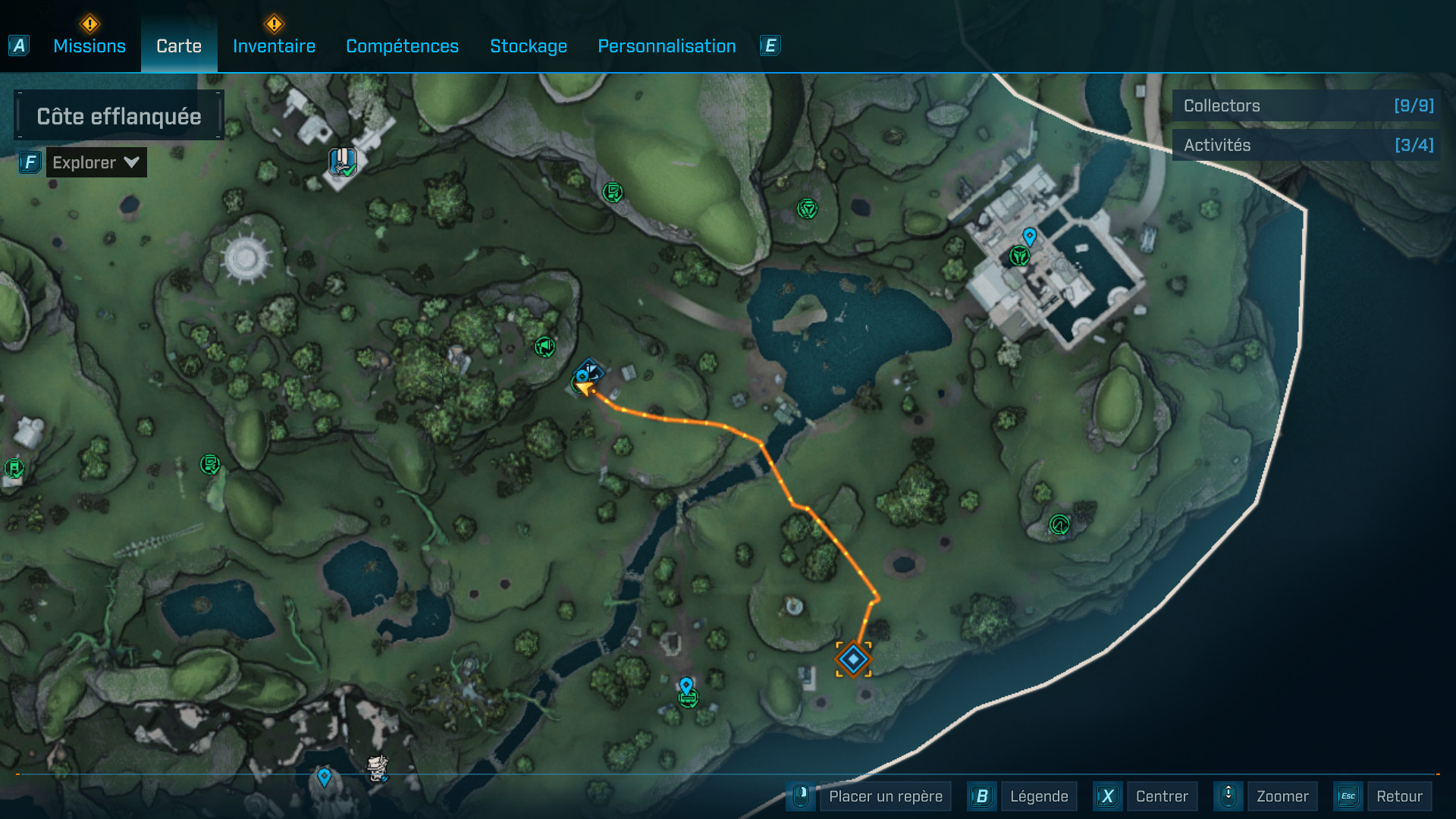Viewport: 1456px width, 819px height.
Task: Select the fast travel station icon with checkmark
Action: point(343,162)
